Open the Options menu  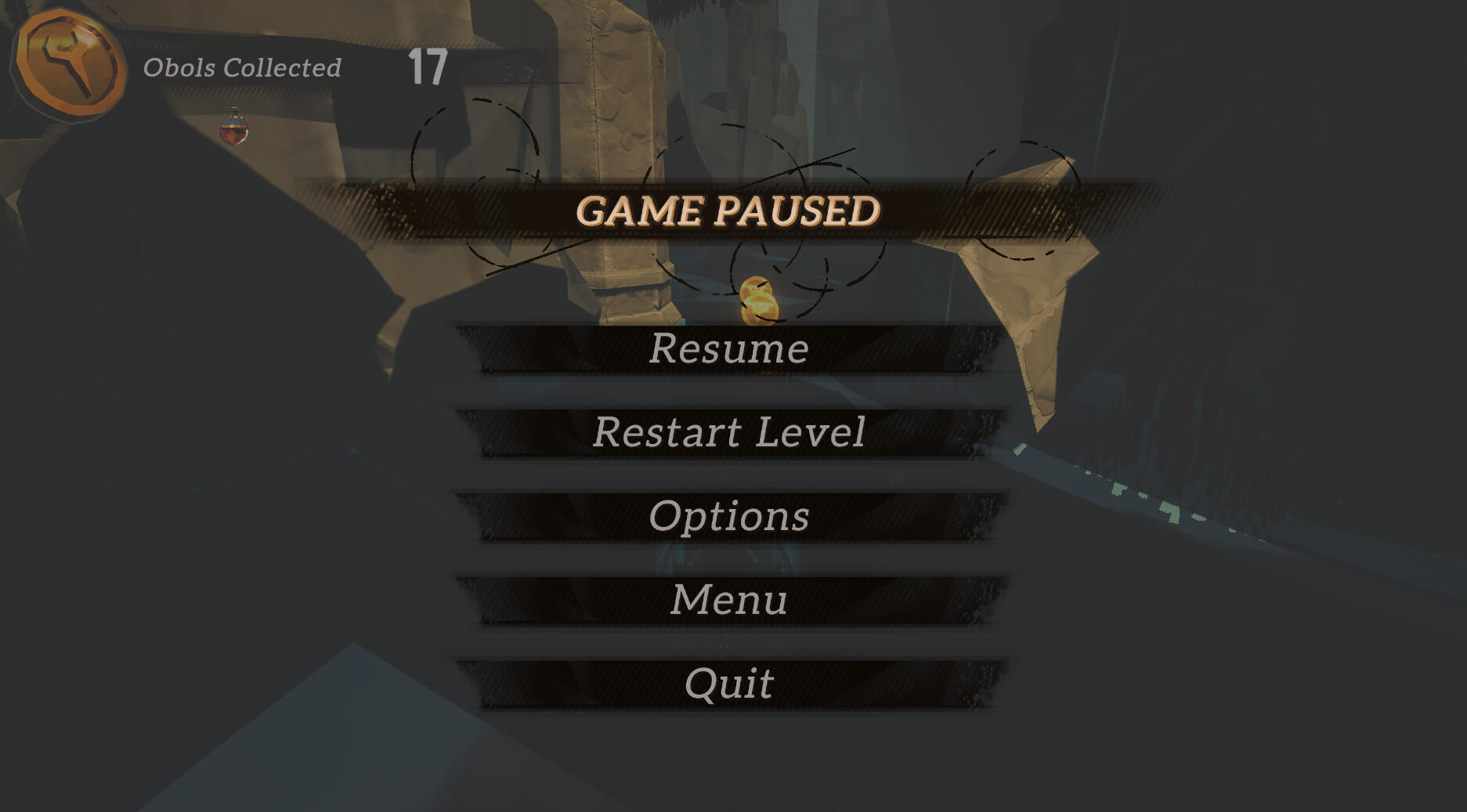click(x=729, y=516)
